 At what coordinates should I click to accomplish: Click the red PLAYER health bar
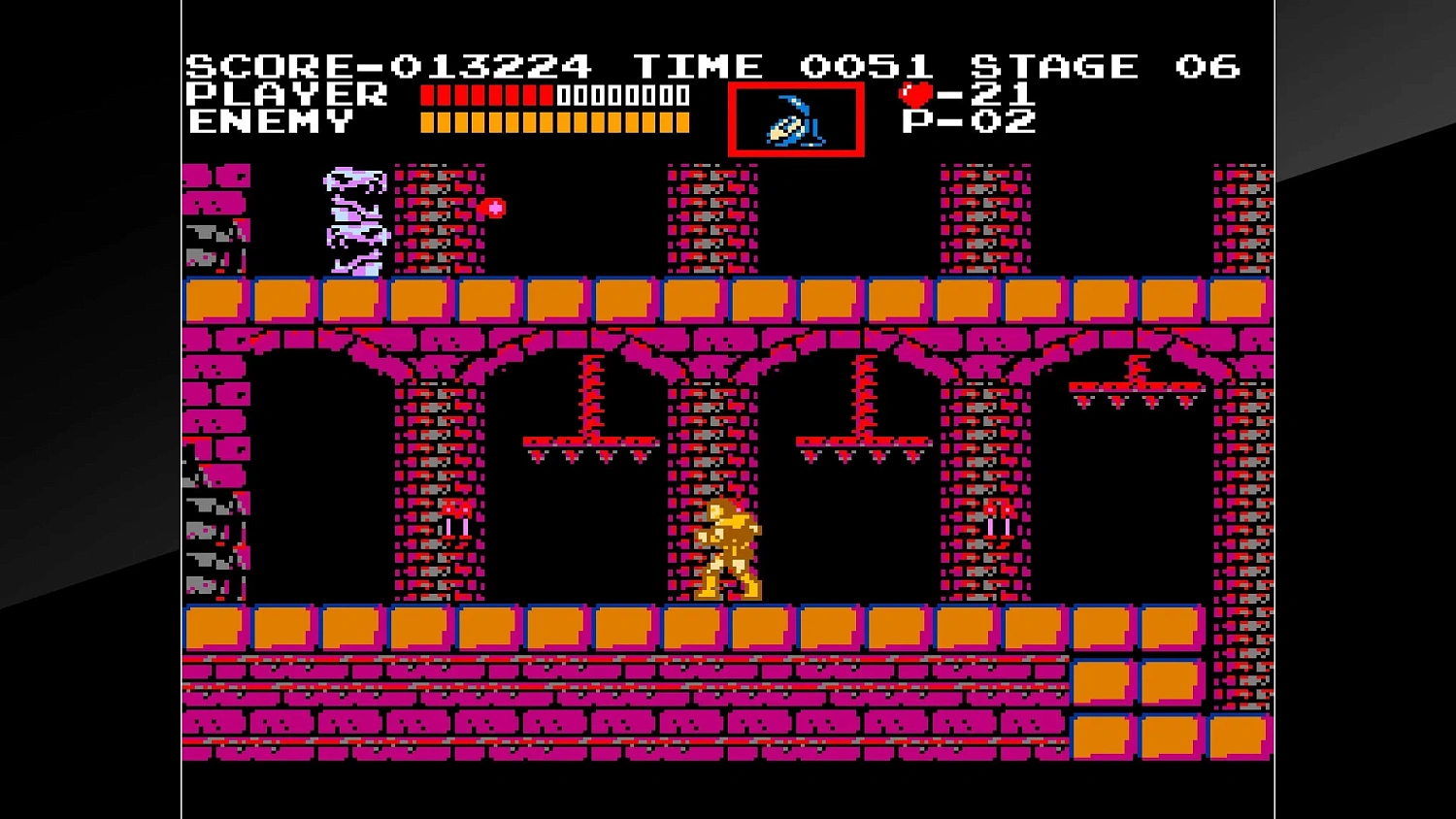[x=485, y=95]
